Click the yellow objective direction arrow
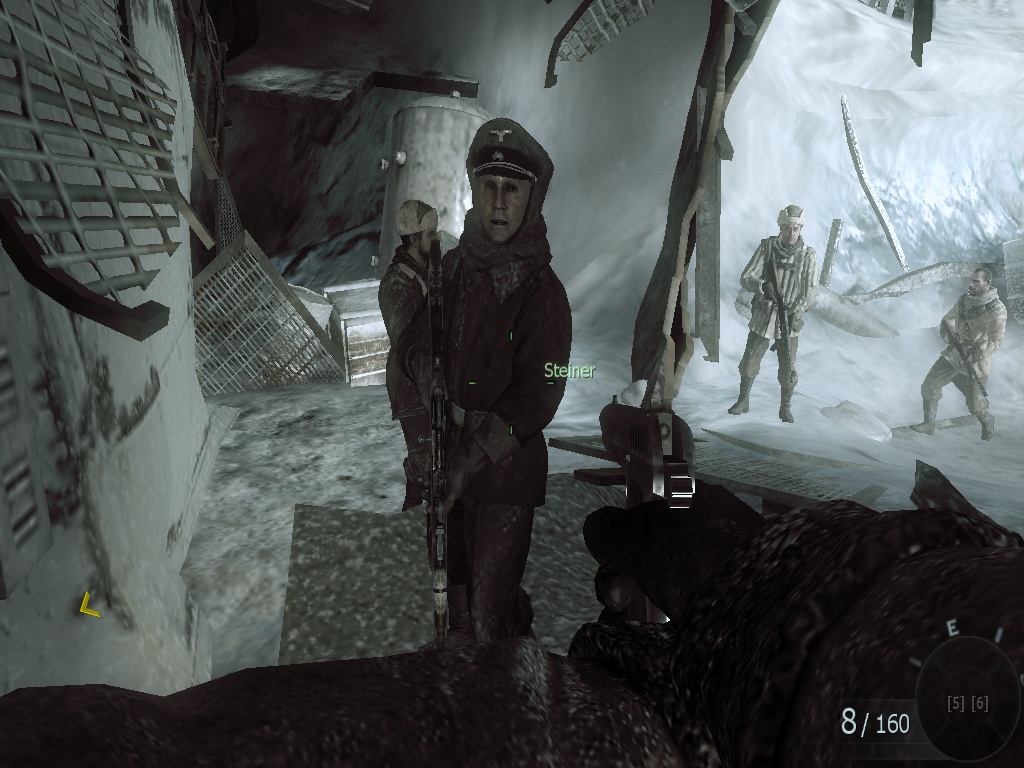 point(89,604)
